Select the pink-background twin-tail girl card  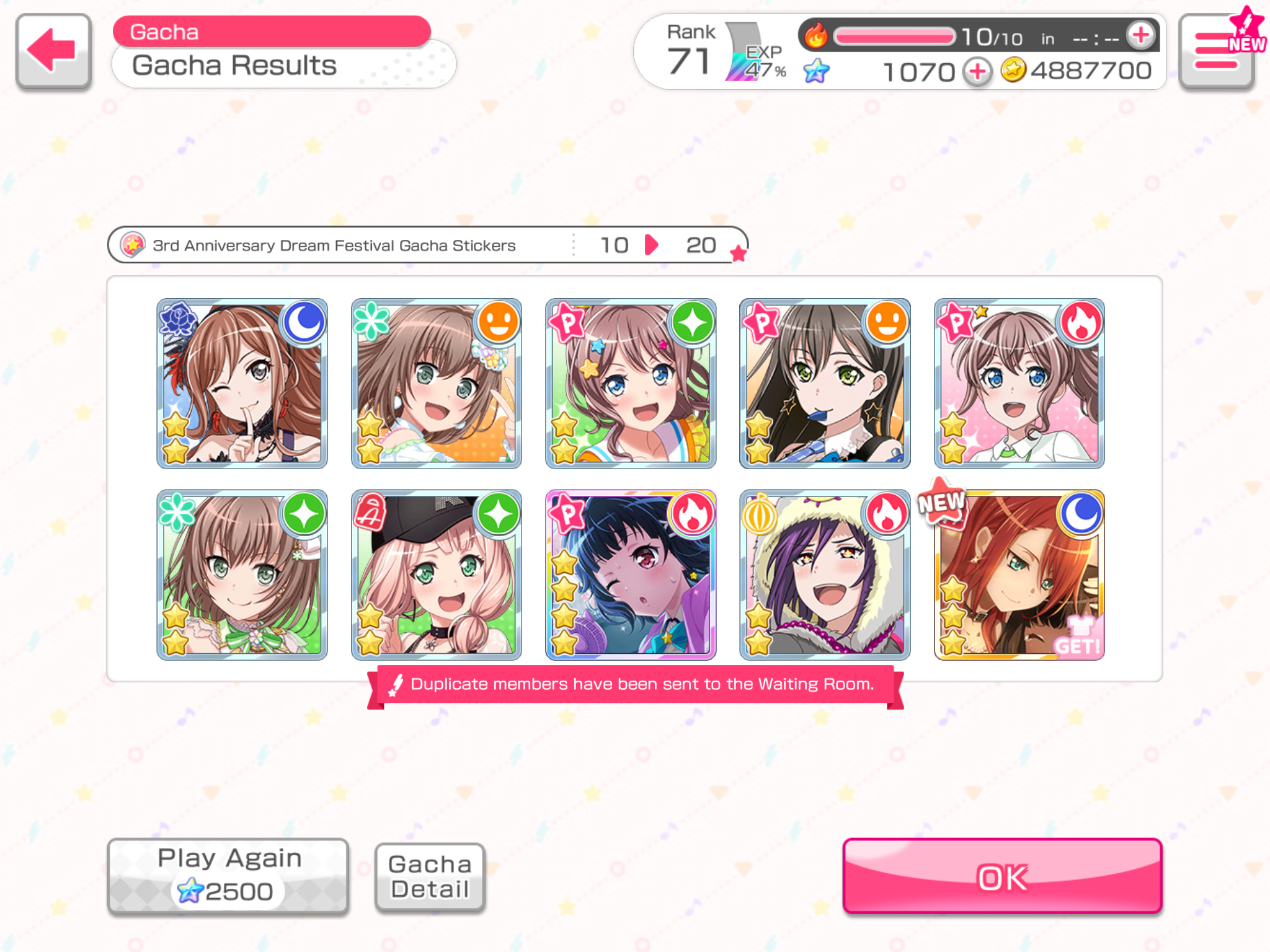[x=1018, y=383]
